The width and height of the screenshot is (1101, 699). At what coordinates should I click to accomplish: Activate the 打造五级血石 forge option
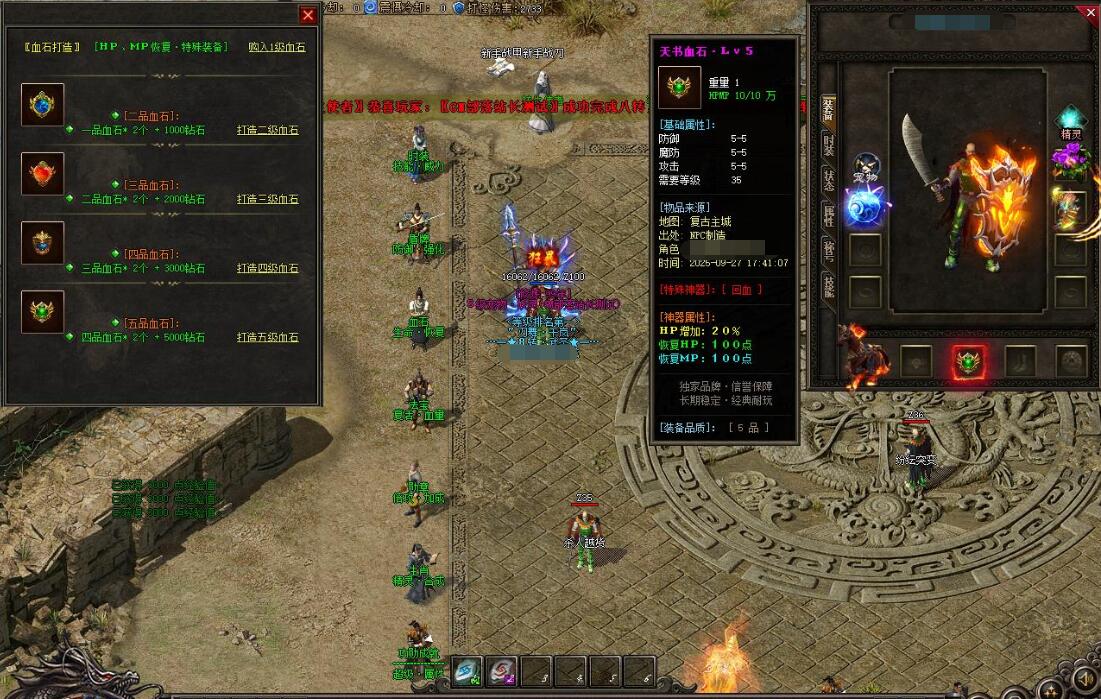tap(267, 337)
